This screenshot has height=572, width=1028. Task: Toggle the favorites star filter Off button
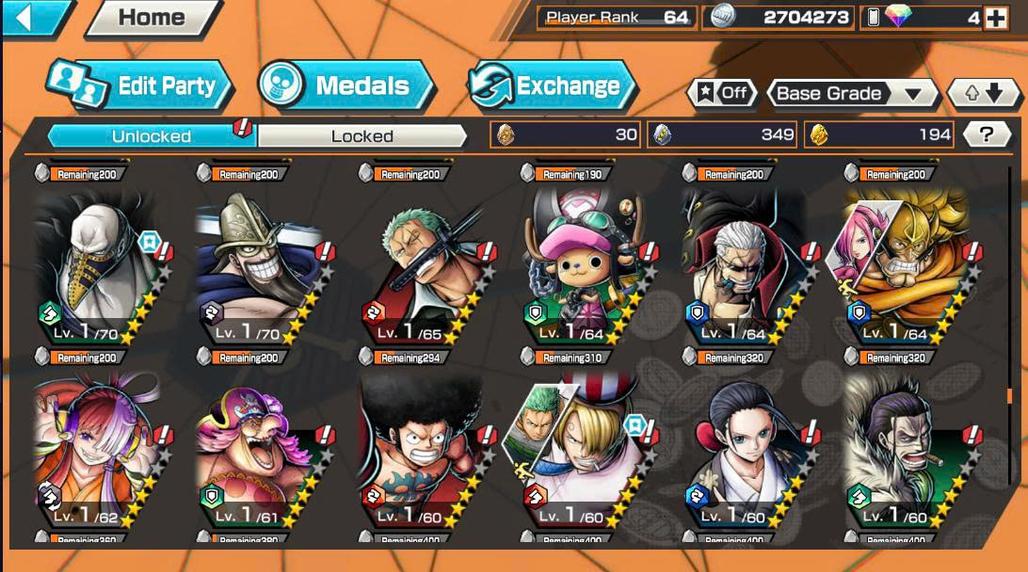point(722,93)
